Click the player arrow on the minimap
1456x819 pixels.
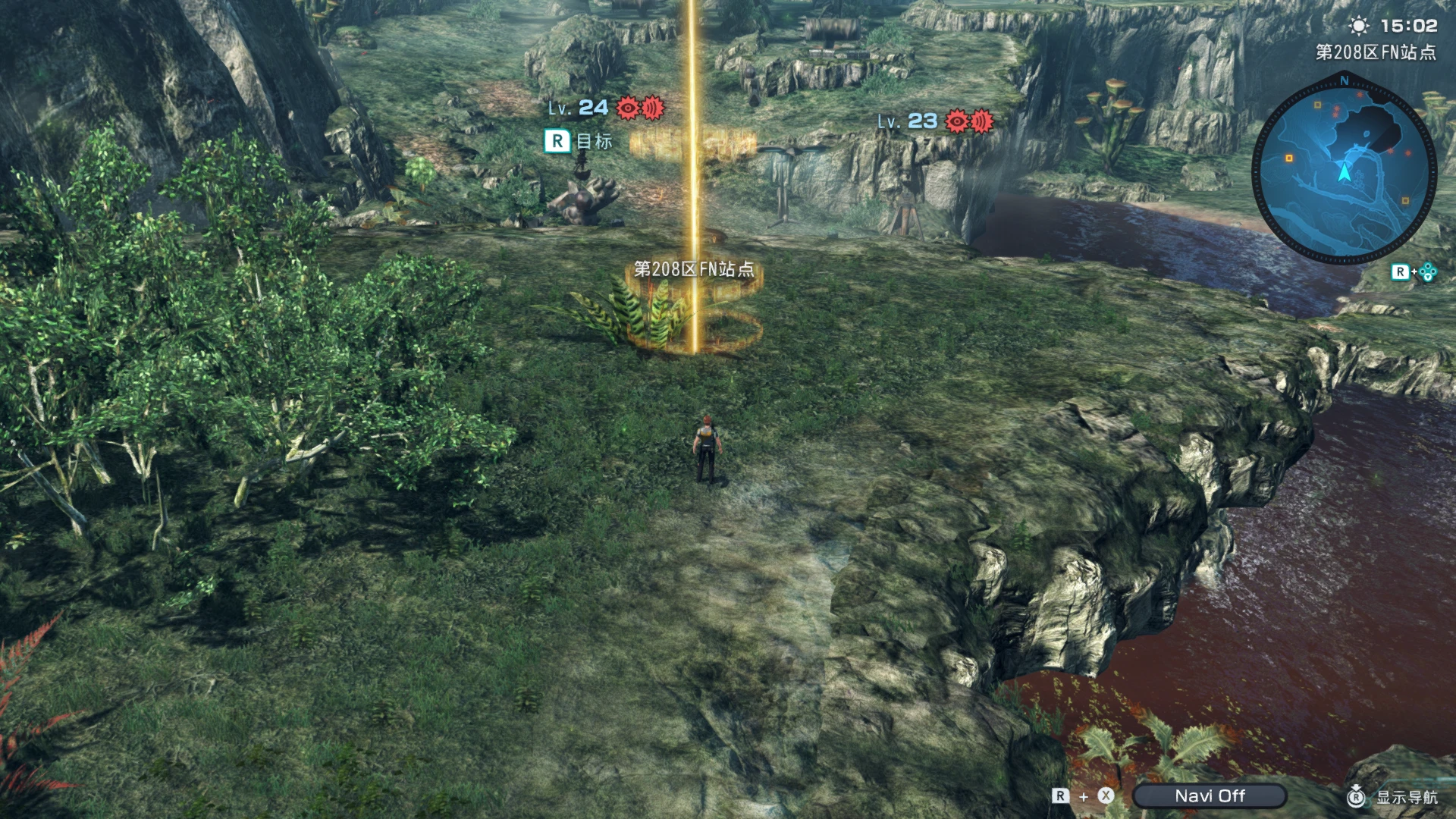click(1344, 173)
